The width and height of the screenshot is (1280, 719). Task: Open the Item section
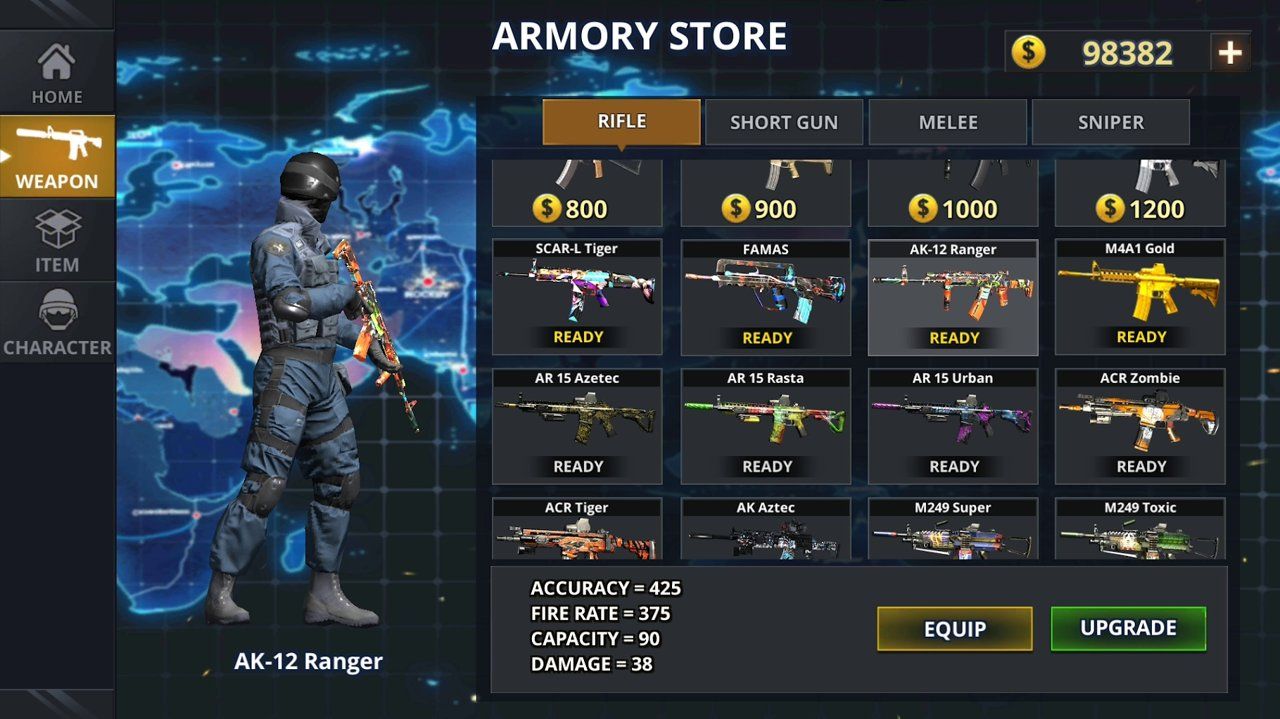point(57,240)
